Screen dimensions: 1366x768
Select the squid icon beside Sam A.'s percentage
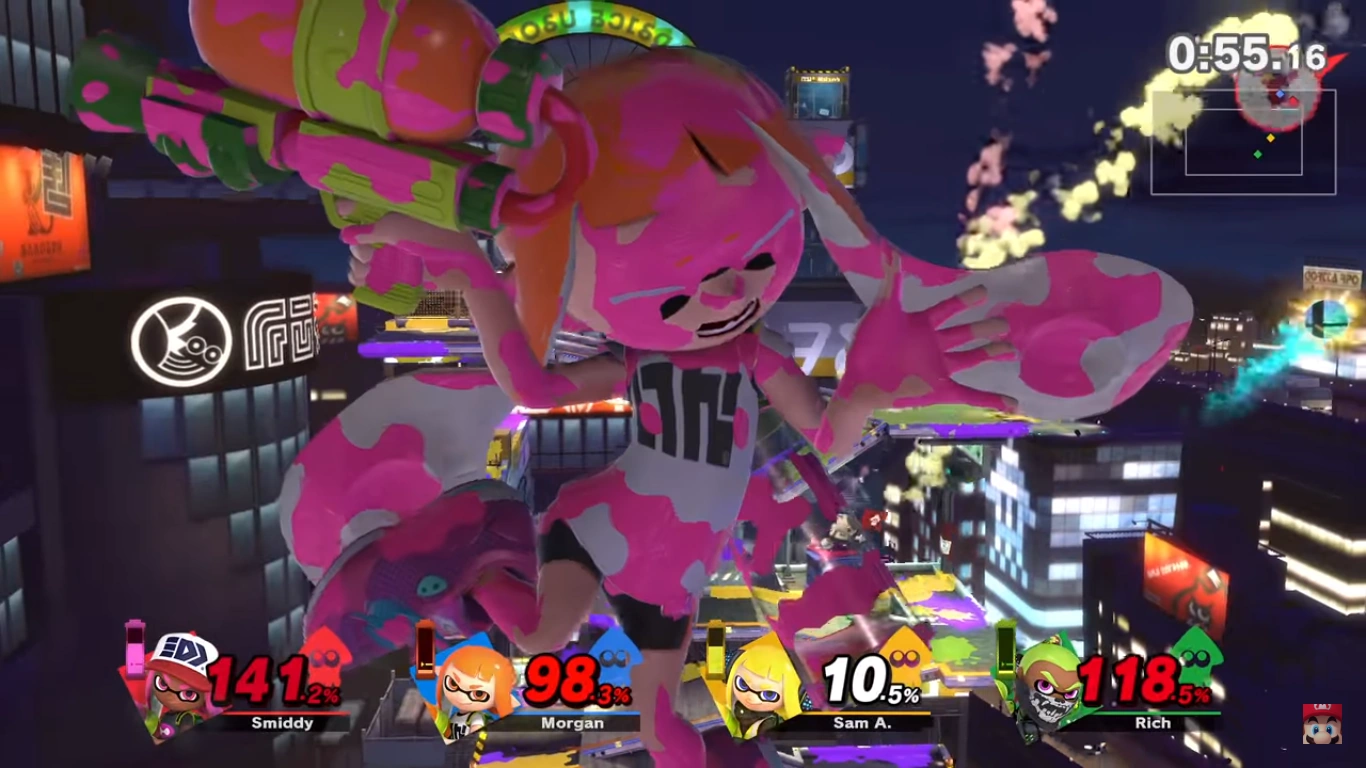[902, 660]
